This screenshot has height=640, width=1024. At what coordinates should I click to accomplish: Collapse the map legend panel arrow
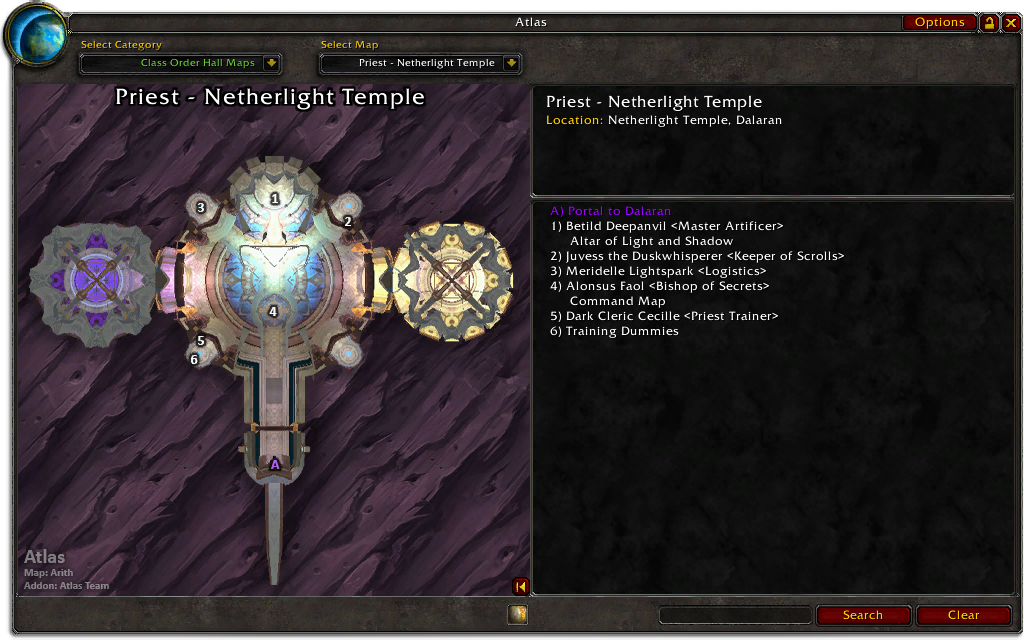tap(520, 586)
